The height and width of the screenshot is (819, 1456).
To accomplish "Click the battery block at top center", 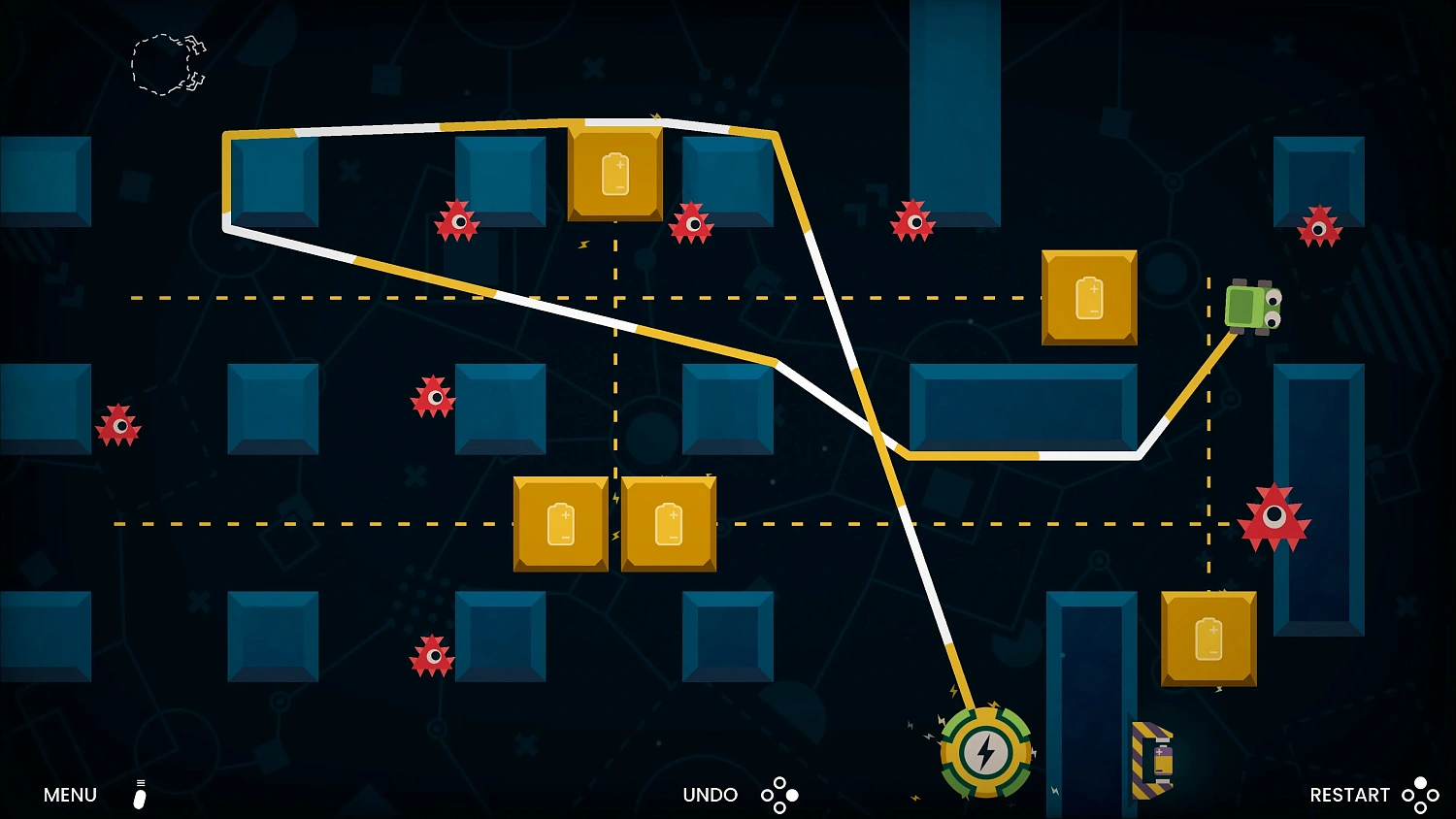I will (614, 173).
